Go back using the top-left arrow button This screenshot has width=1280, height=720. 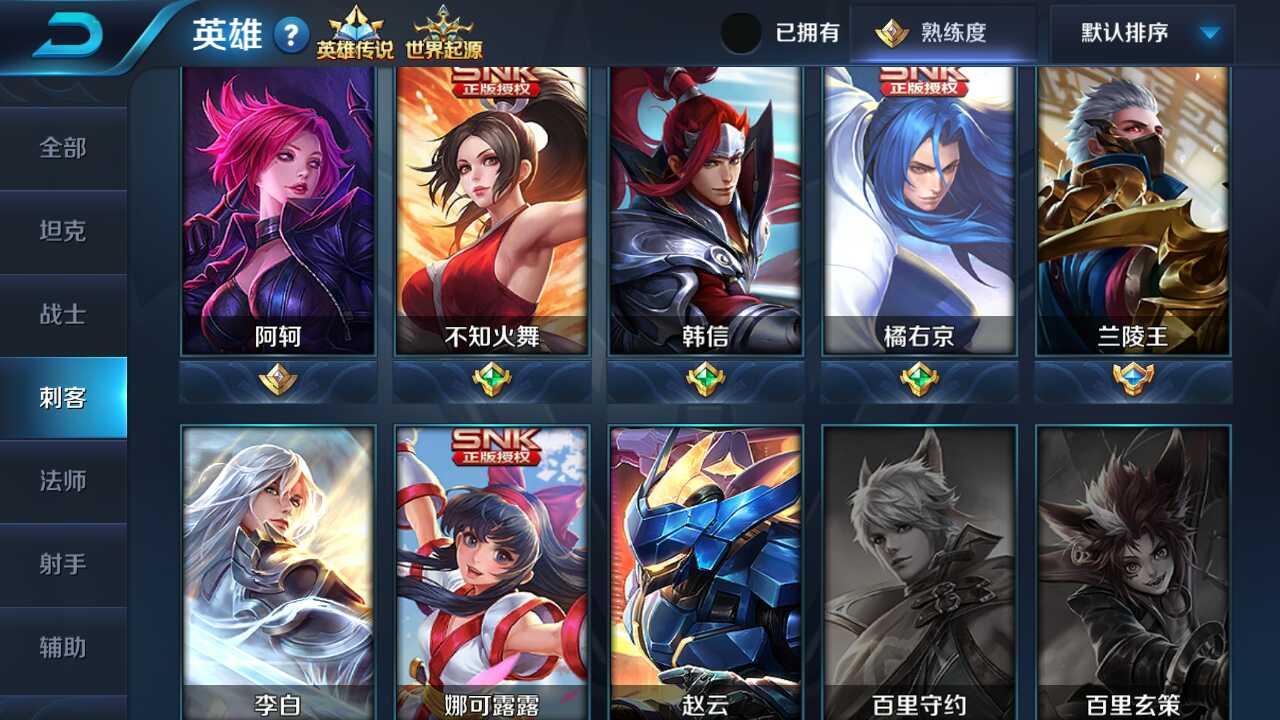tap(68, 35)
